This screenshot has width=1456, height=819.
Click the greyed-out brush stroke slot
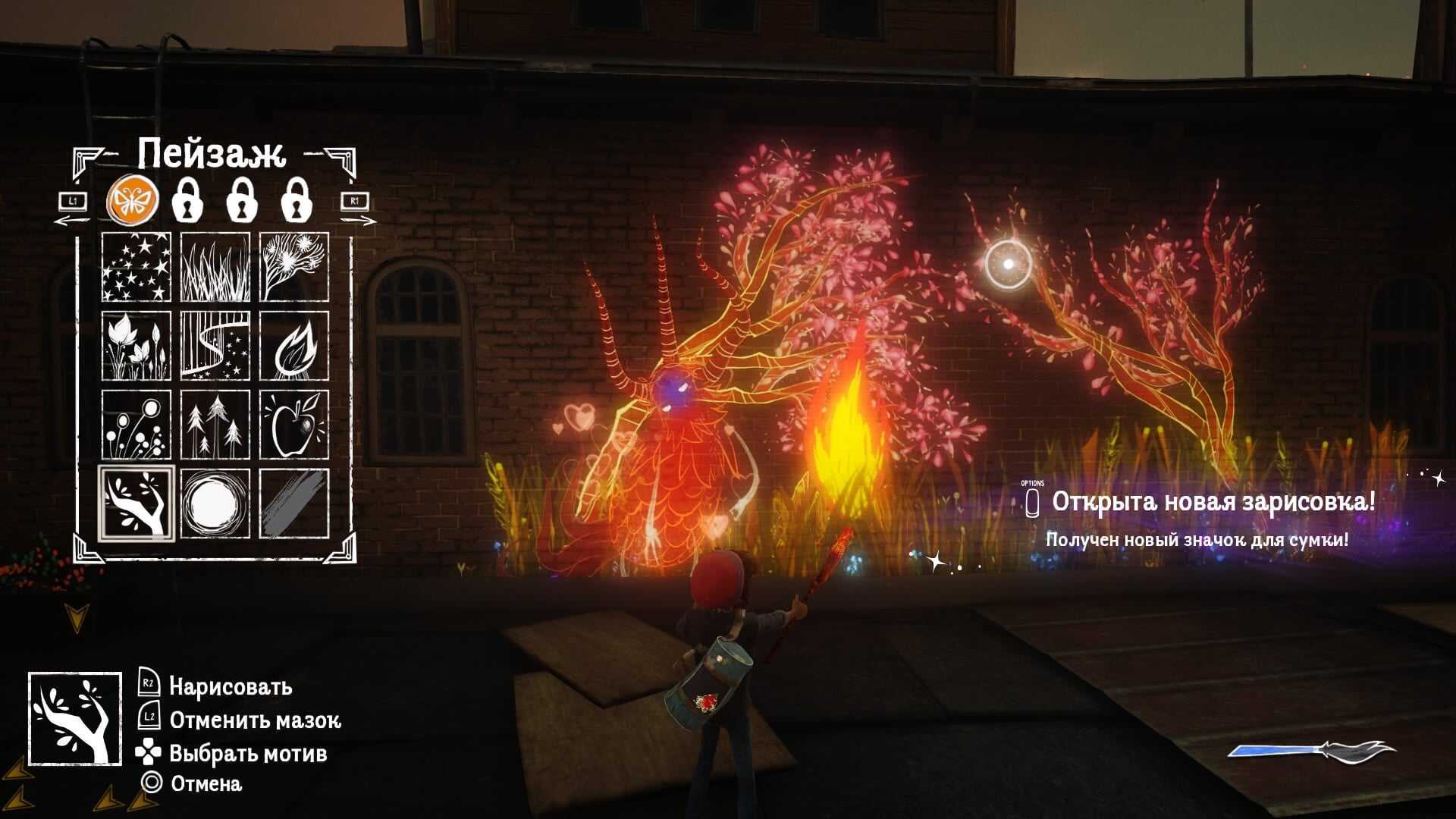(x=294, y=504)
